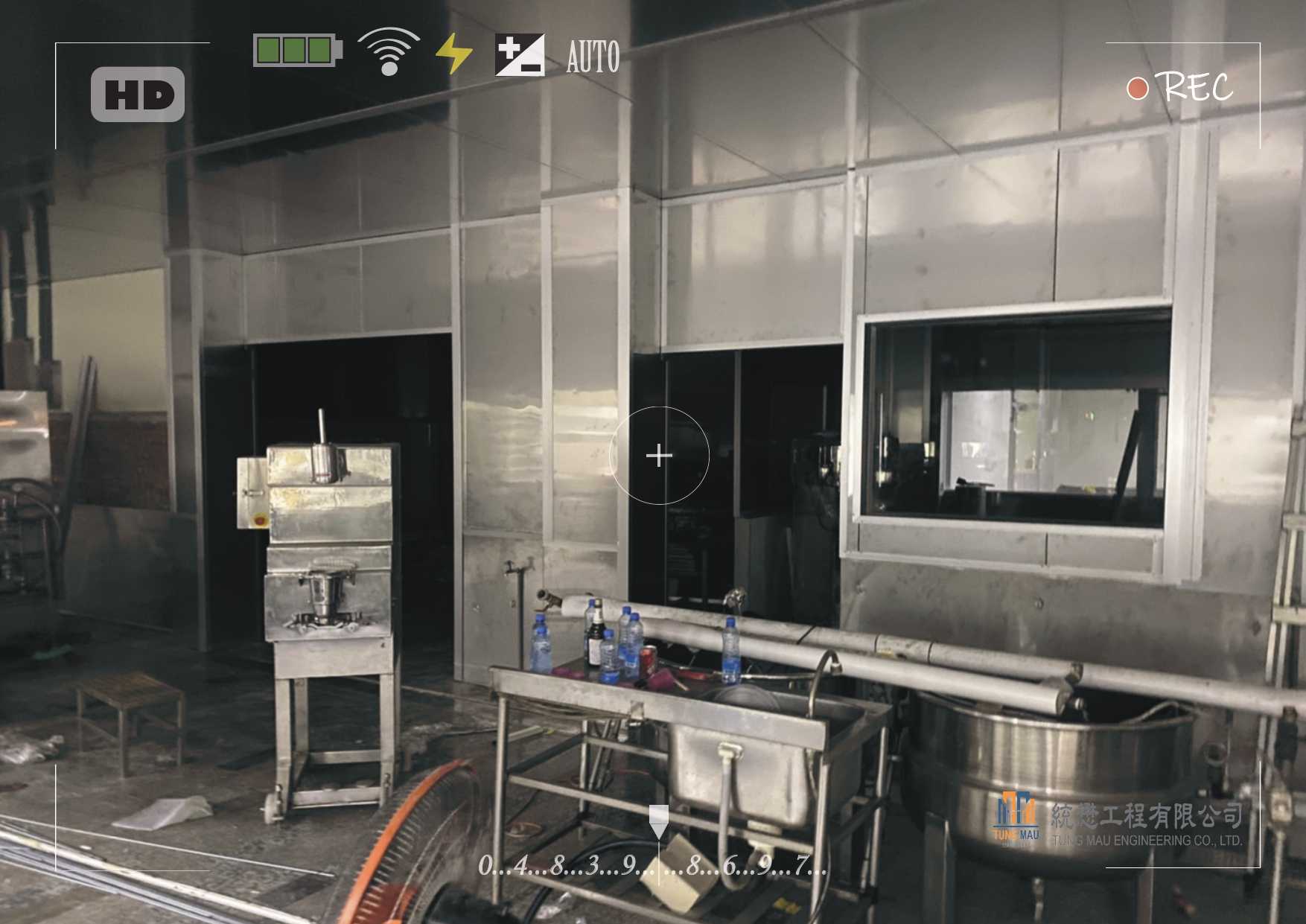Tap the Wi-Fi signal icon
Viewport: 1306px width, 924px height.
388,51
